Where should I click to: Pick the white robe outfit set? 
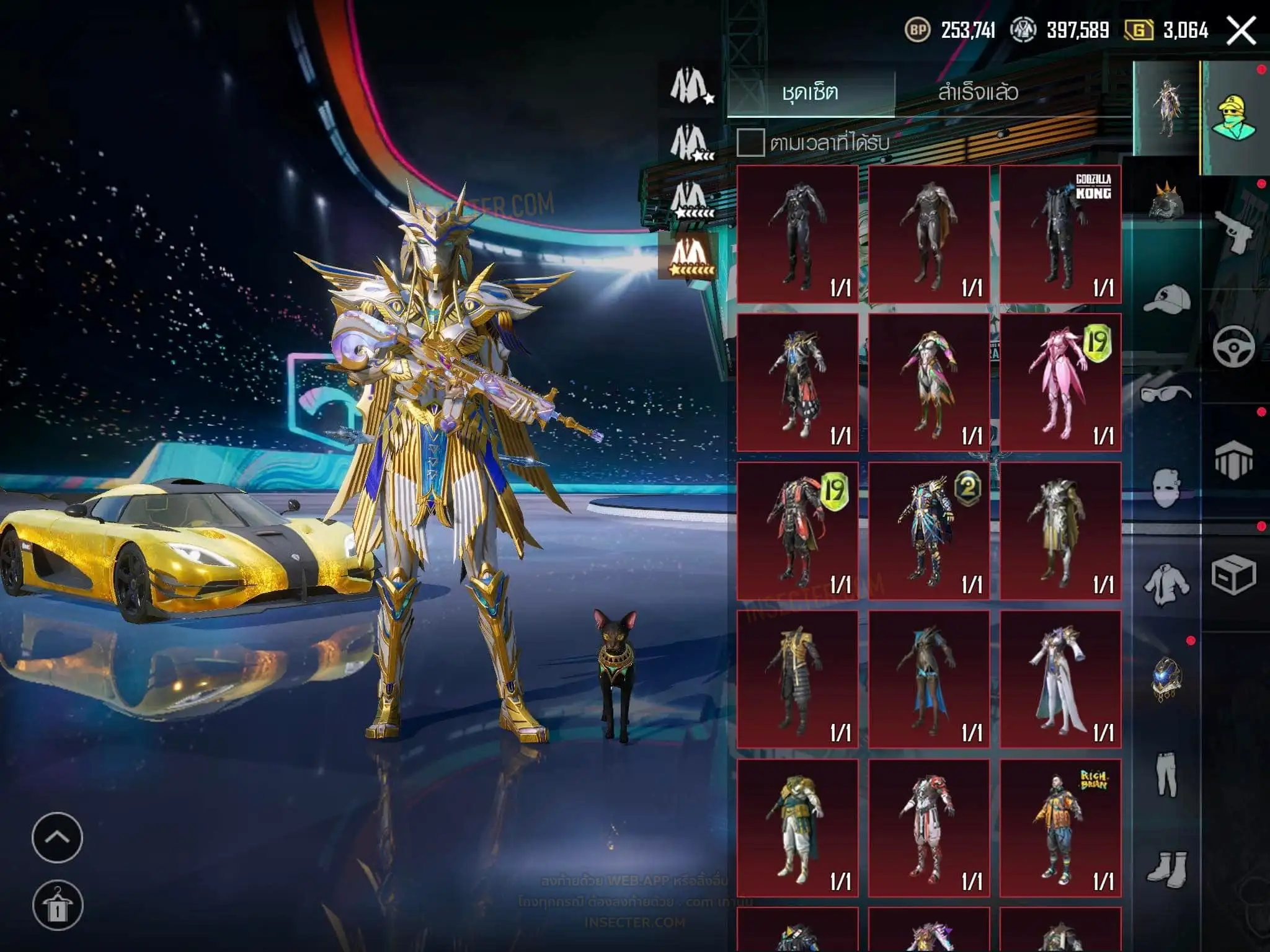tap(1060, 679)
